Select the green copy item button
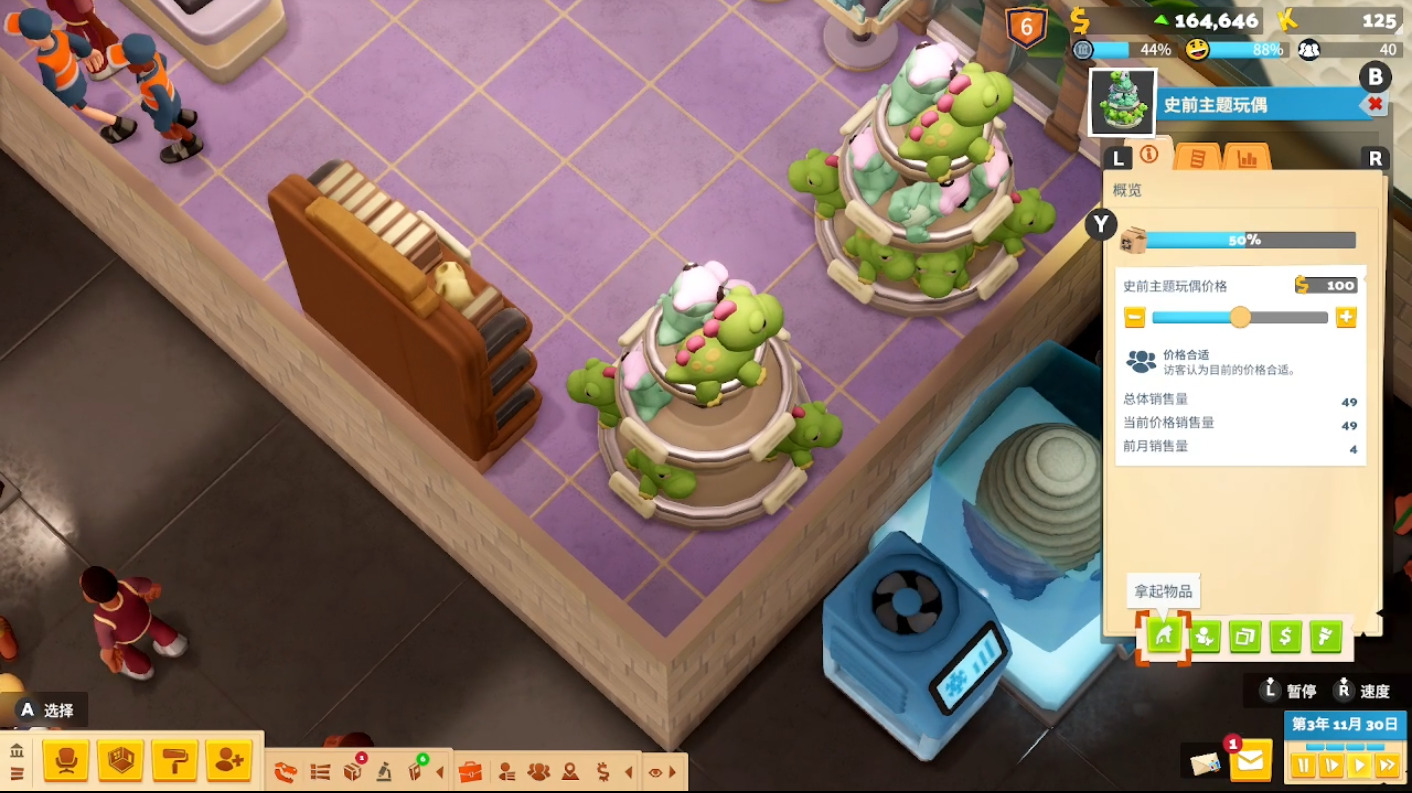The width and height of the screenshot is (1412, 793). (x=1245, y=636)
